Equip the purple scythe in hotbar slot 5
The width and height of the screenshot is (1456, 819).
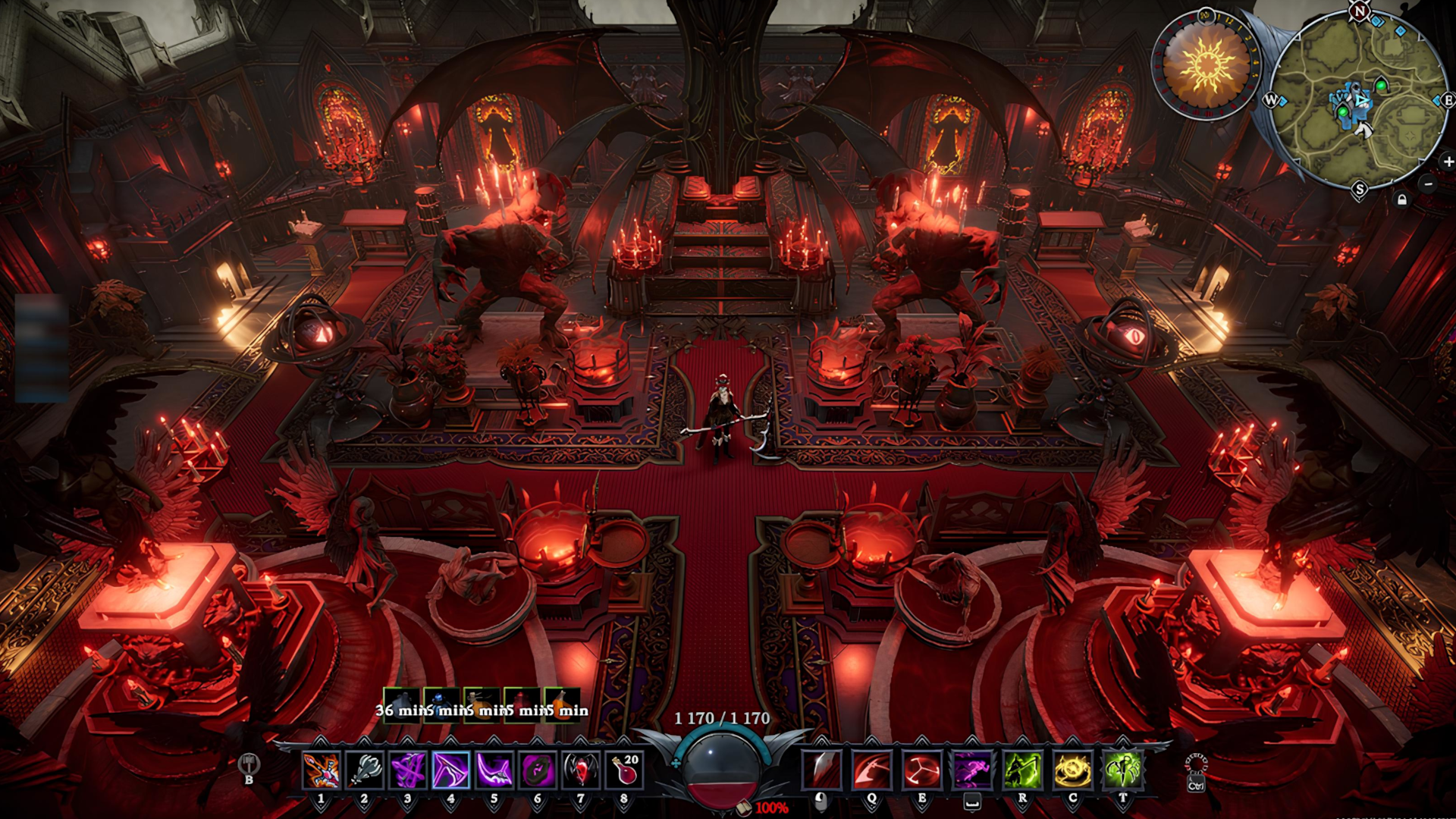(494, 770)
